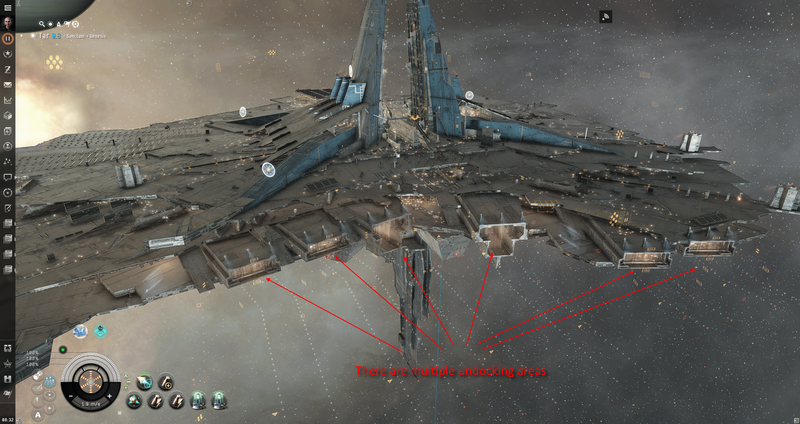
Task: Click the satellite icon at top of screen
Action: click(x=606, y=16)
